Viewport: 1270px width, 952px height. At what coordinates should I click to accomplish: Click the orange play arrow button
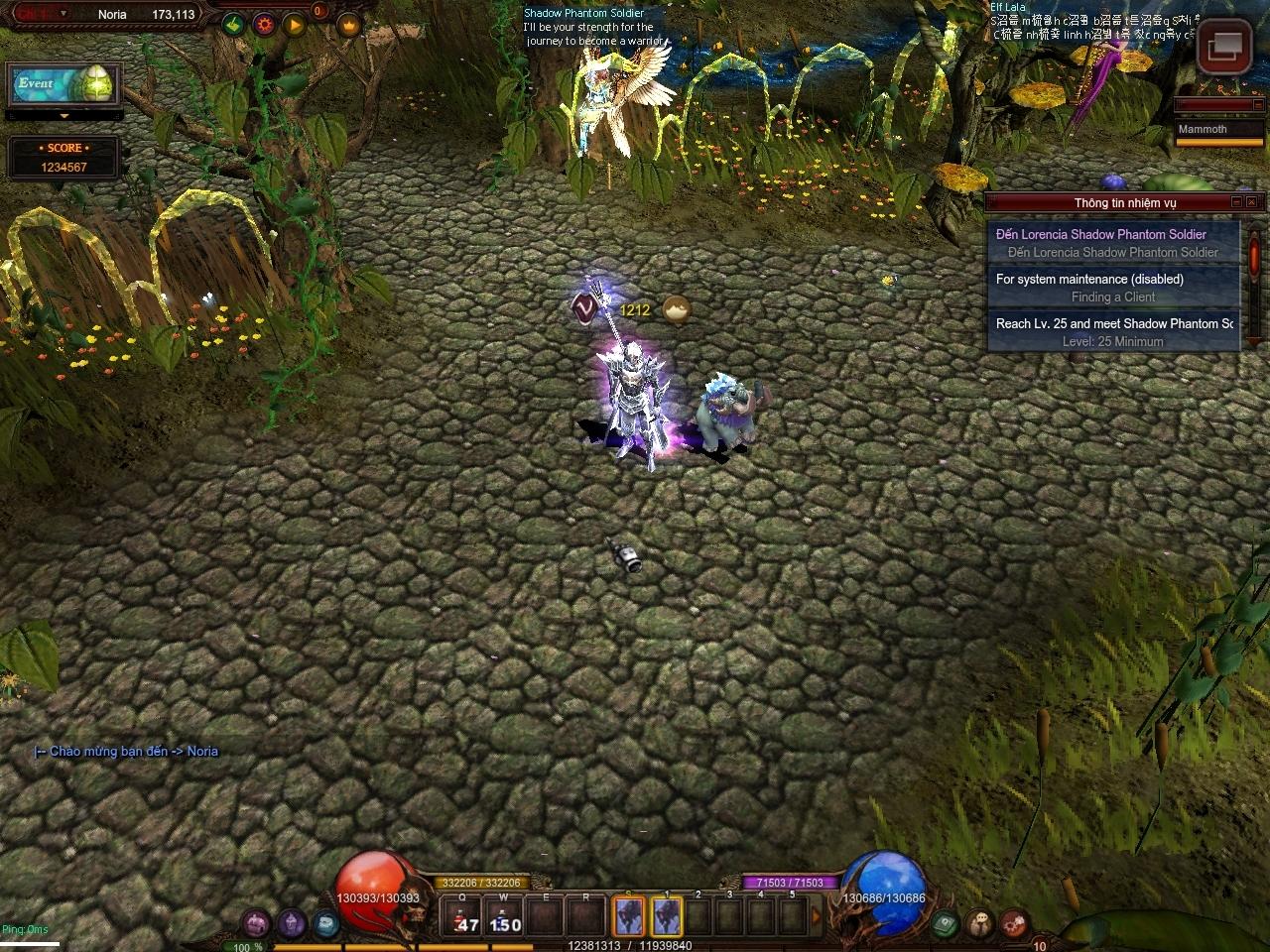tap(295, 24)
